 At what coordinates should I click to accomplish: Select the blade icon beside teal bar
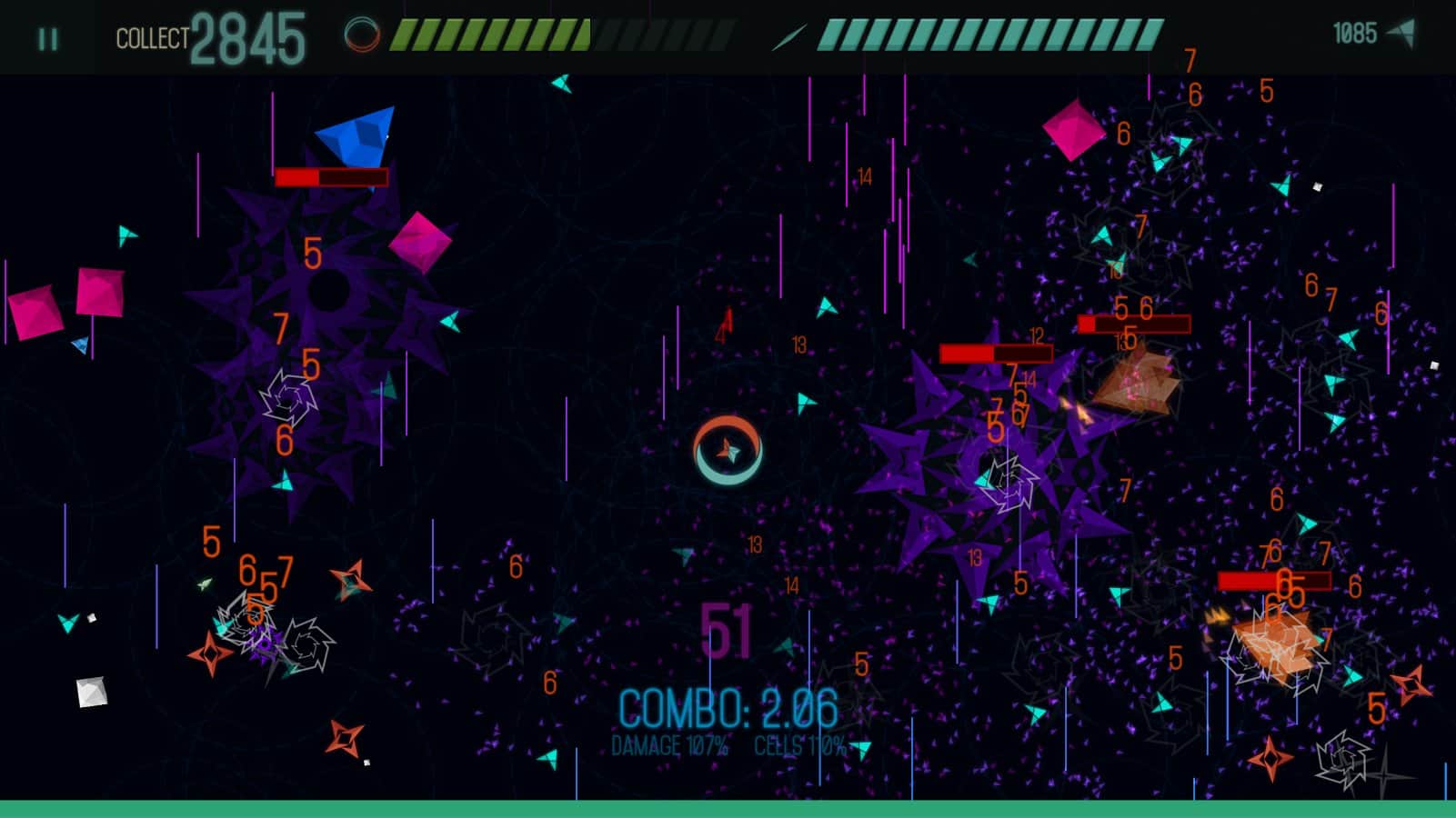[x=789, y=36]
